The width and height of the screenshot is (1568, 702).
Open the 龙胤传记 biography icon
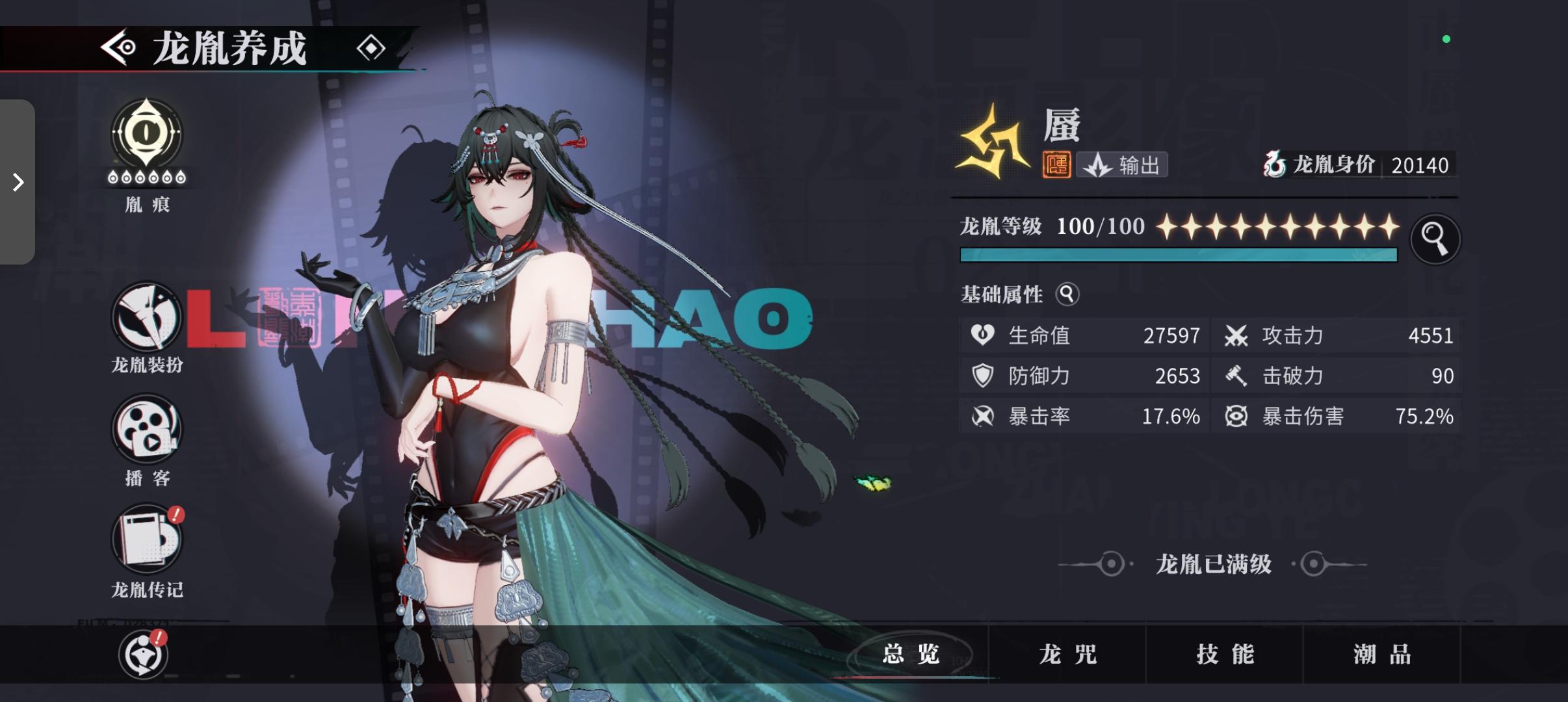[x=146, y=539]
